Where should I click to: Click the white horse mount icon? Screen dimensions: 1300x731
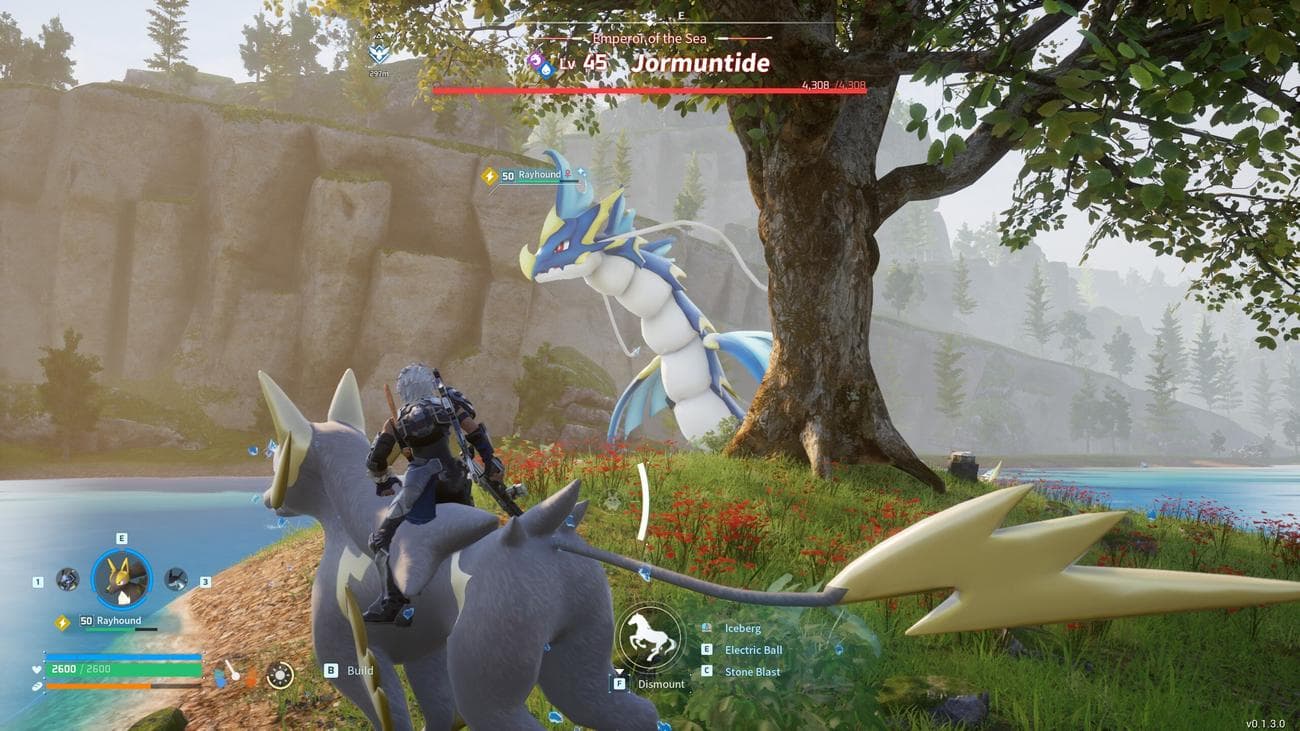tap(650, 637)
